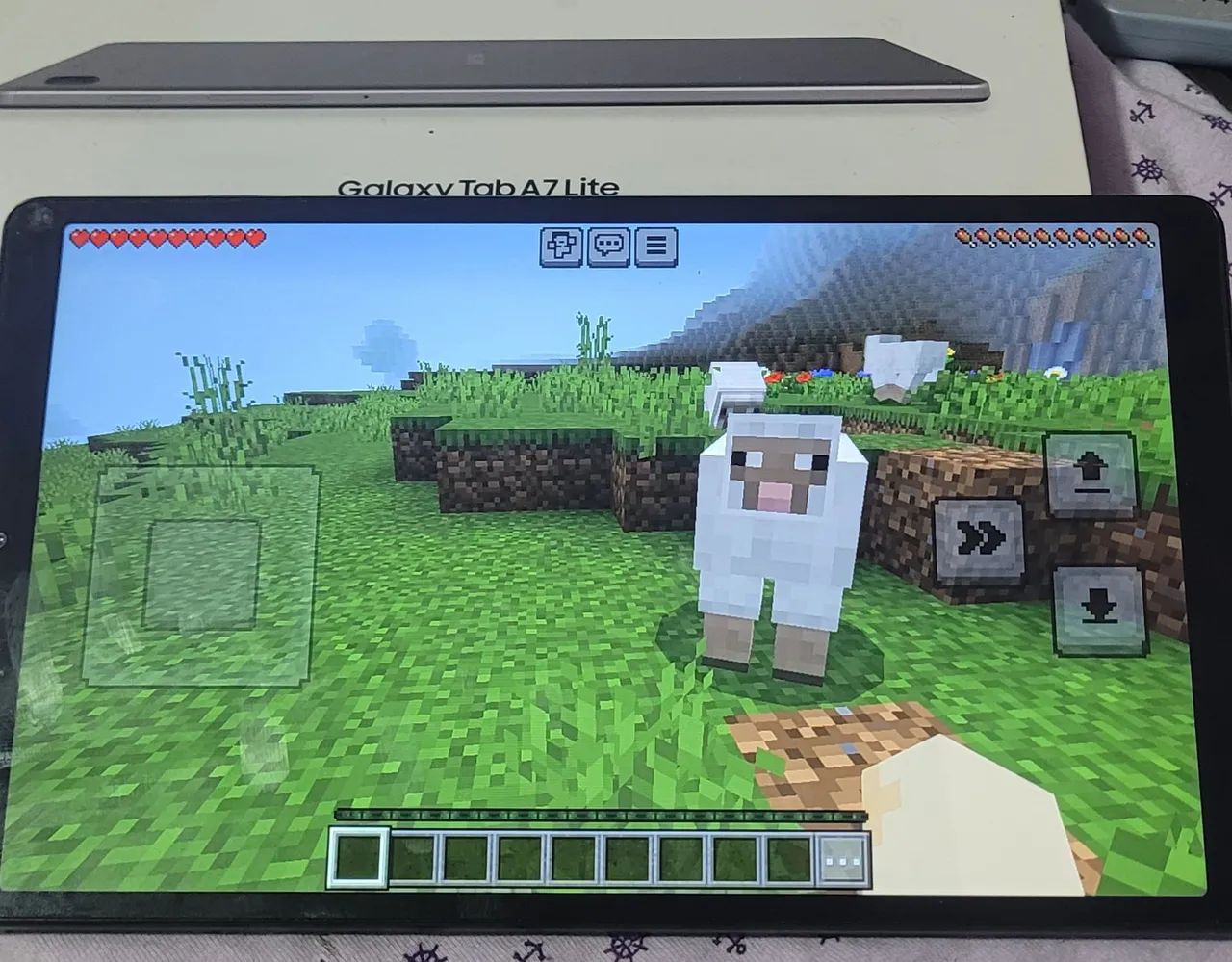Activate sprint with the double-arrow button
1232x962 pixels.
click(x=975, y=540)
